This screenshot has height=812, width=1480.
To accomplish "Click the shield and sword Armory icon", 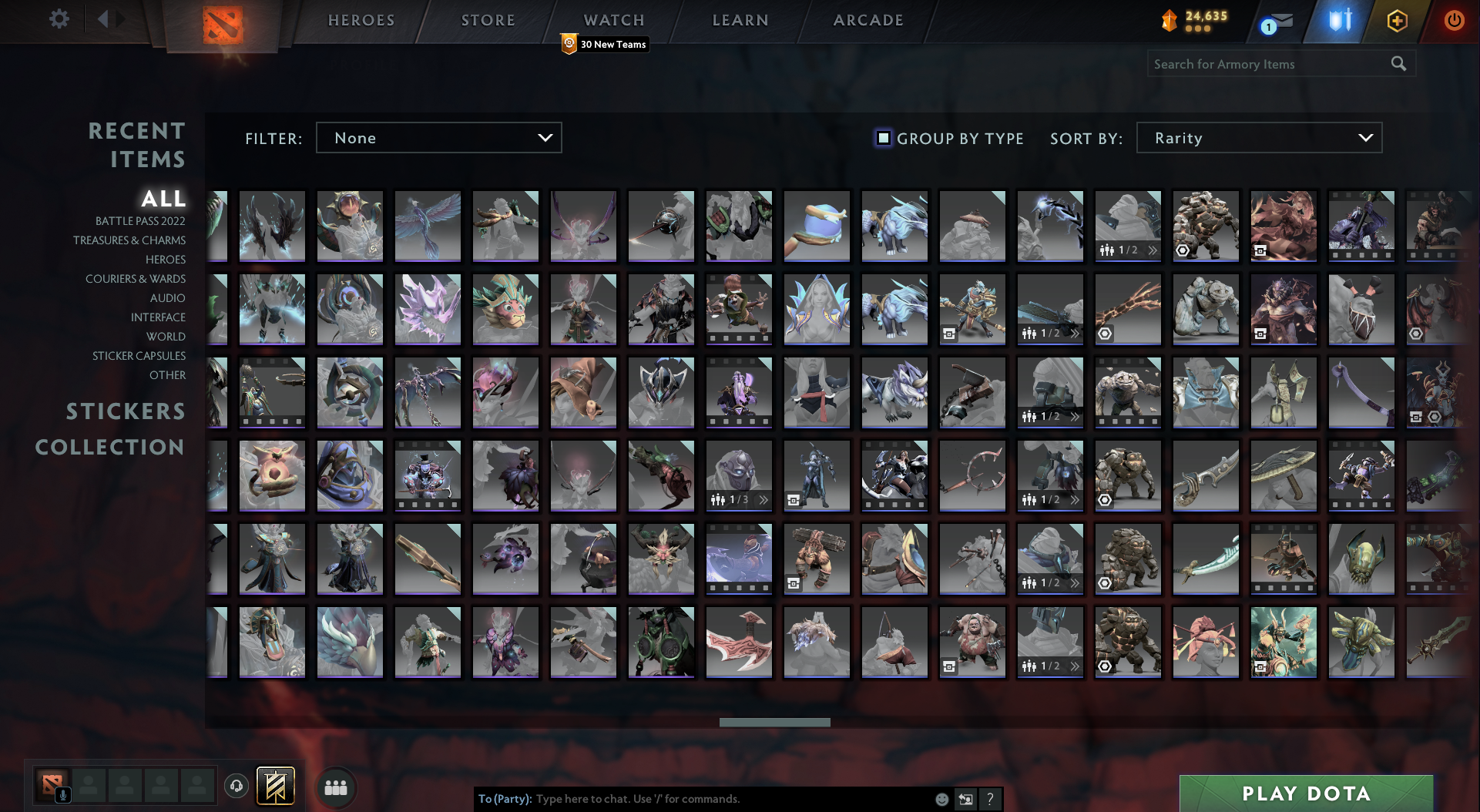I will click(x=1339, y=21).
